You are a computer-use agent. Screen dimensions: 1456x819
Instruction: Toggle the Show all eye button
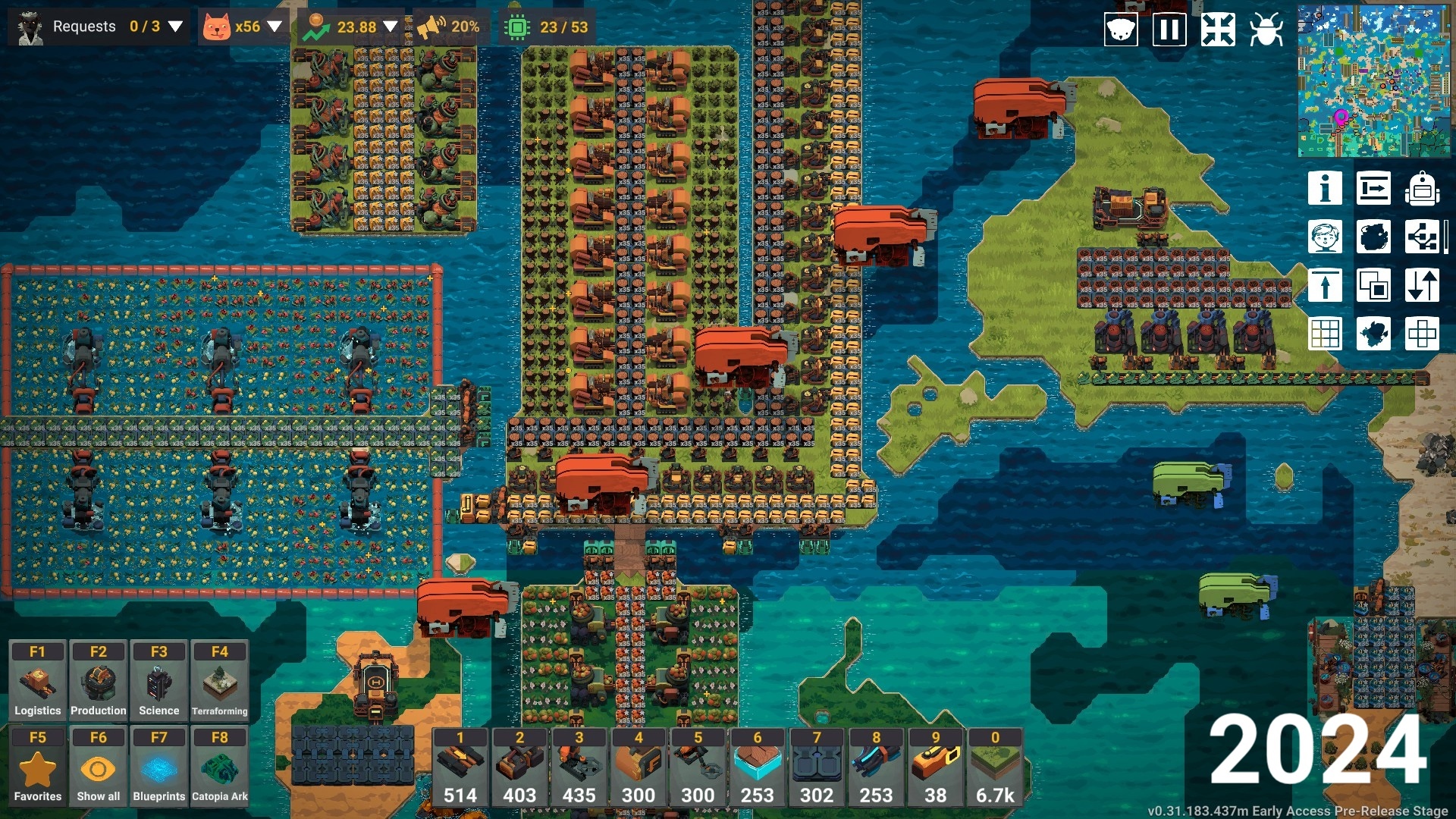pos(99,766)
